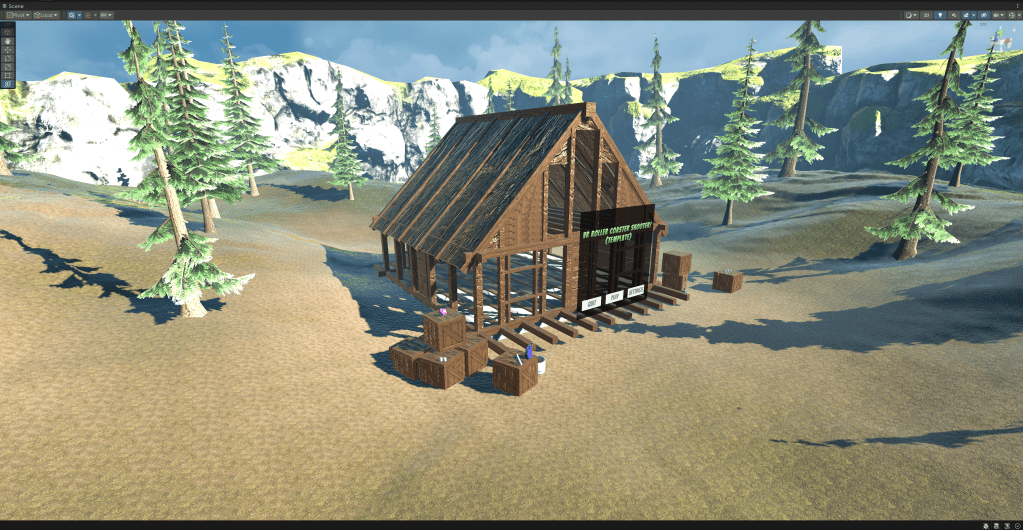Toggle the 2D view mode
The width and height of the screenshot is (1023, 530).
pos(926,15)
